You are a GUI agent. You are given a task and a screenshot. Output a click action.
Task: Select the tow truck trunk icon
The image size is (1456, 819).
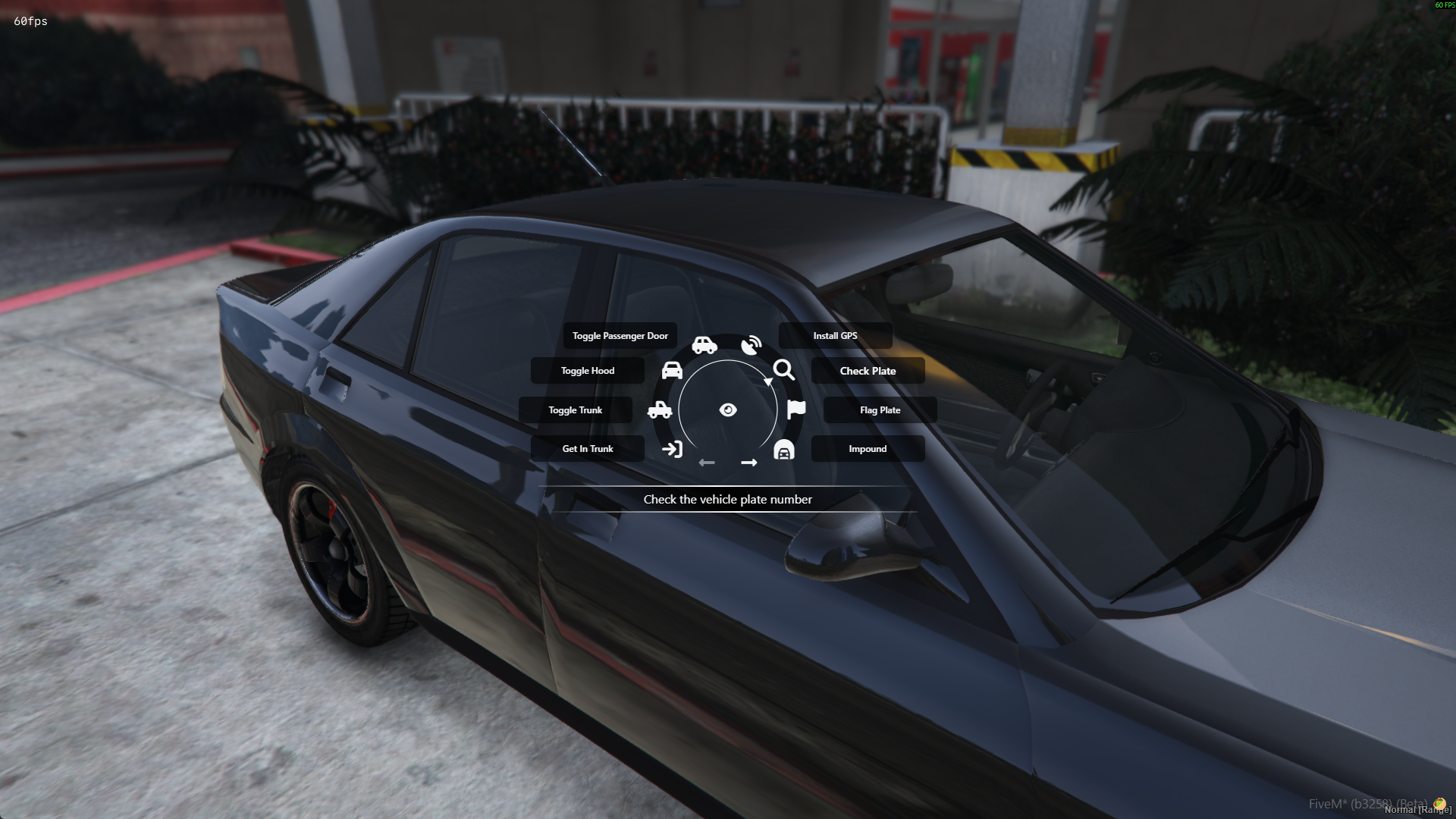(x=660, y=410)
